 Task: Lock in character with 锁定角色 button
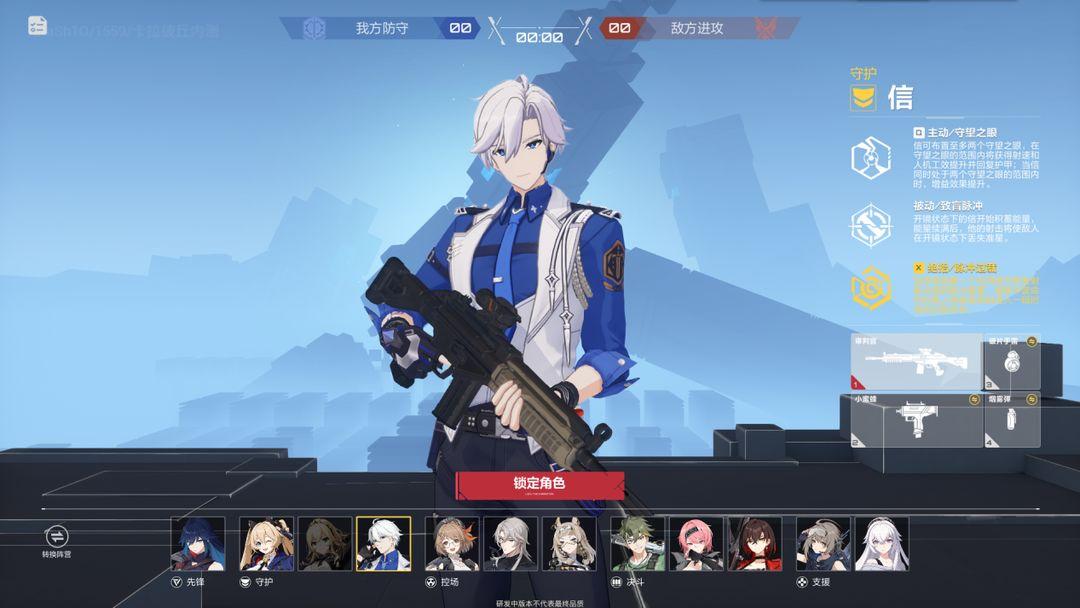pos(540,485)
